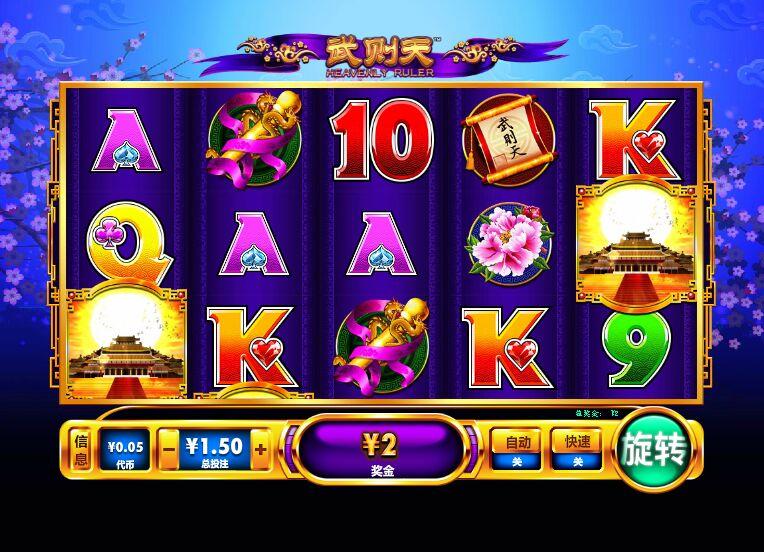Decrease total bet with the minus button

[170, 450]
